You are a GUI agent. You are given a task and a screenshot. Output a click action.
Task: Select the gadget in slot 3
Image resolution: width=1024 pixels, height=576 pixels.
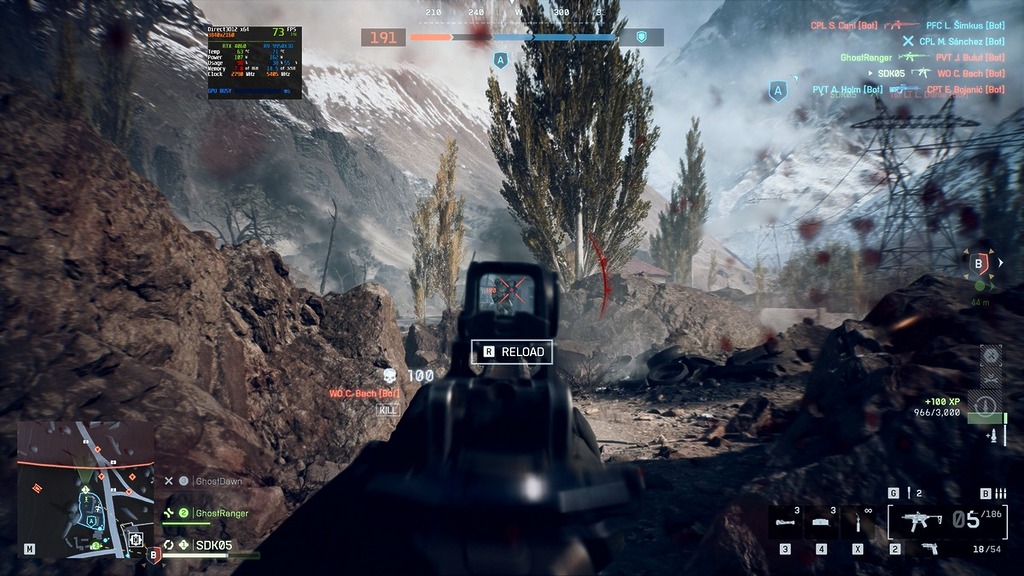785,521
